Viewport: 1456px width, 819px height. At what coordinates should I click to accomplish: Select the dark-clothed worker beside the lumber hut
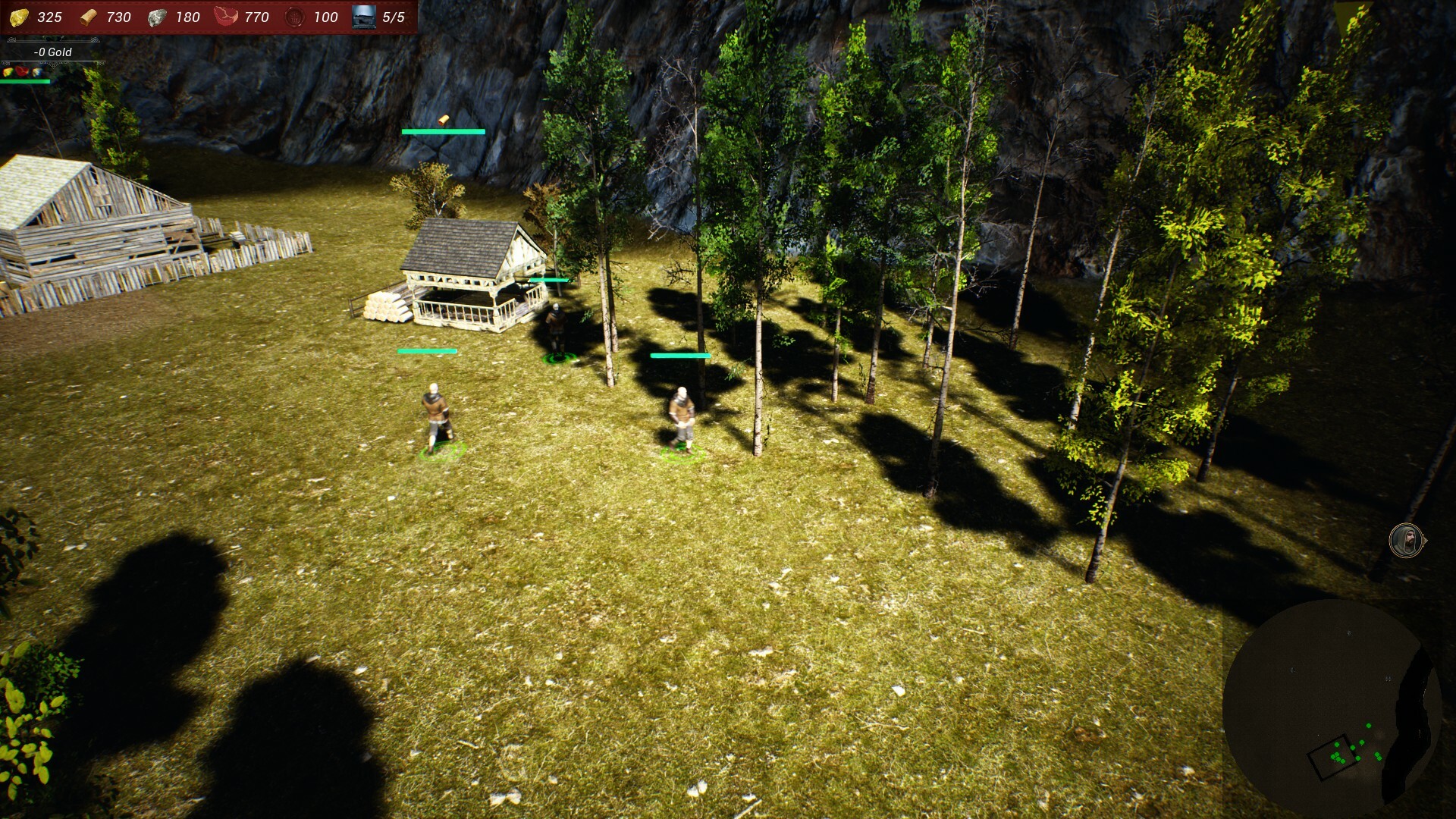click(x=556, y=330)
